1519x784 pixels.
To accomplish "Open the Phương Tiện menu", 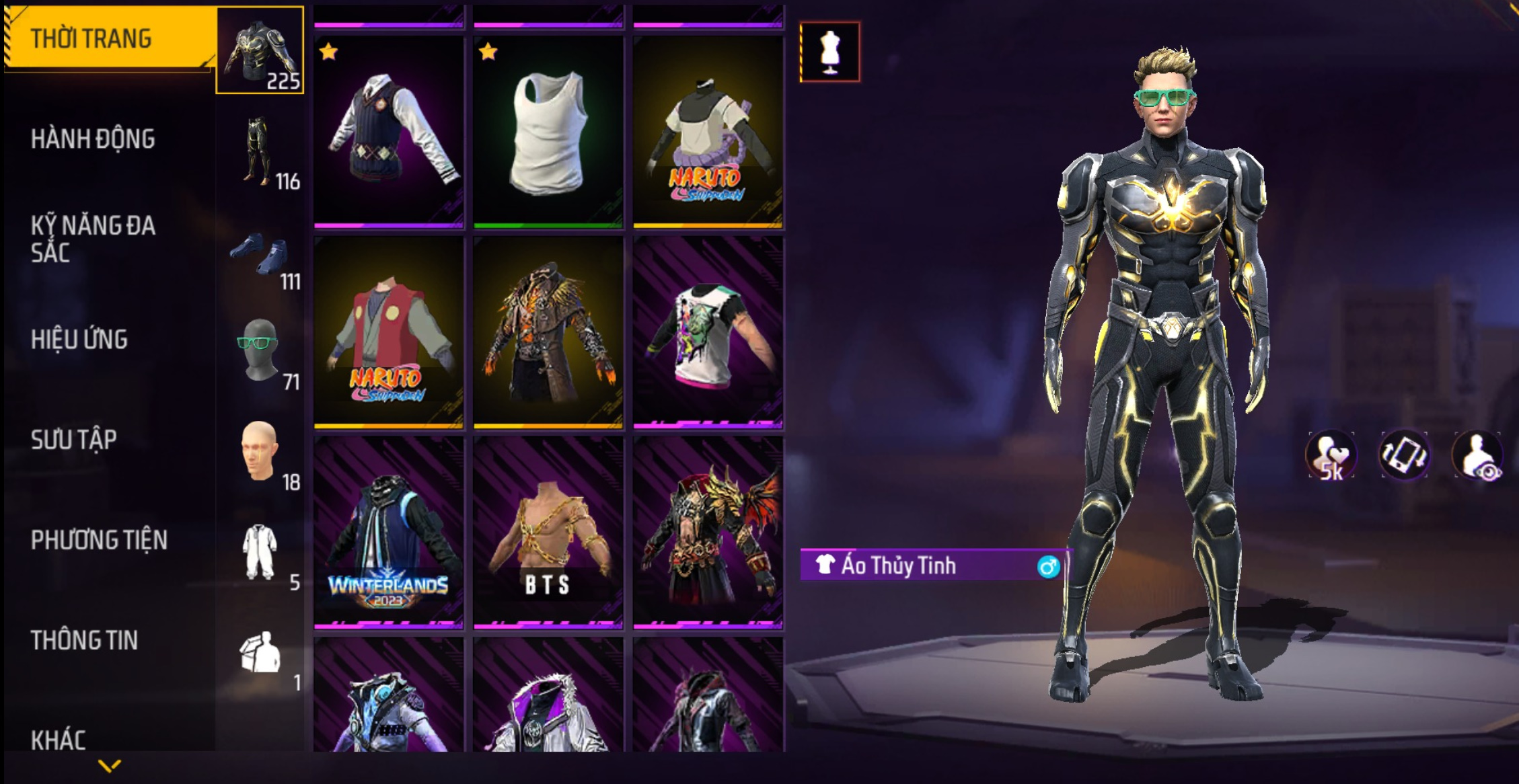I will [x=99, y=540].
